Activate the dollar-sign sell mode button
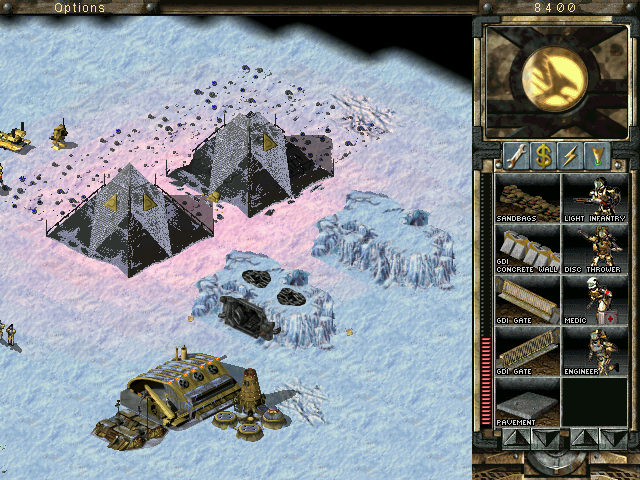Screen dimensions: 640x480 (x=543, y=155)
